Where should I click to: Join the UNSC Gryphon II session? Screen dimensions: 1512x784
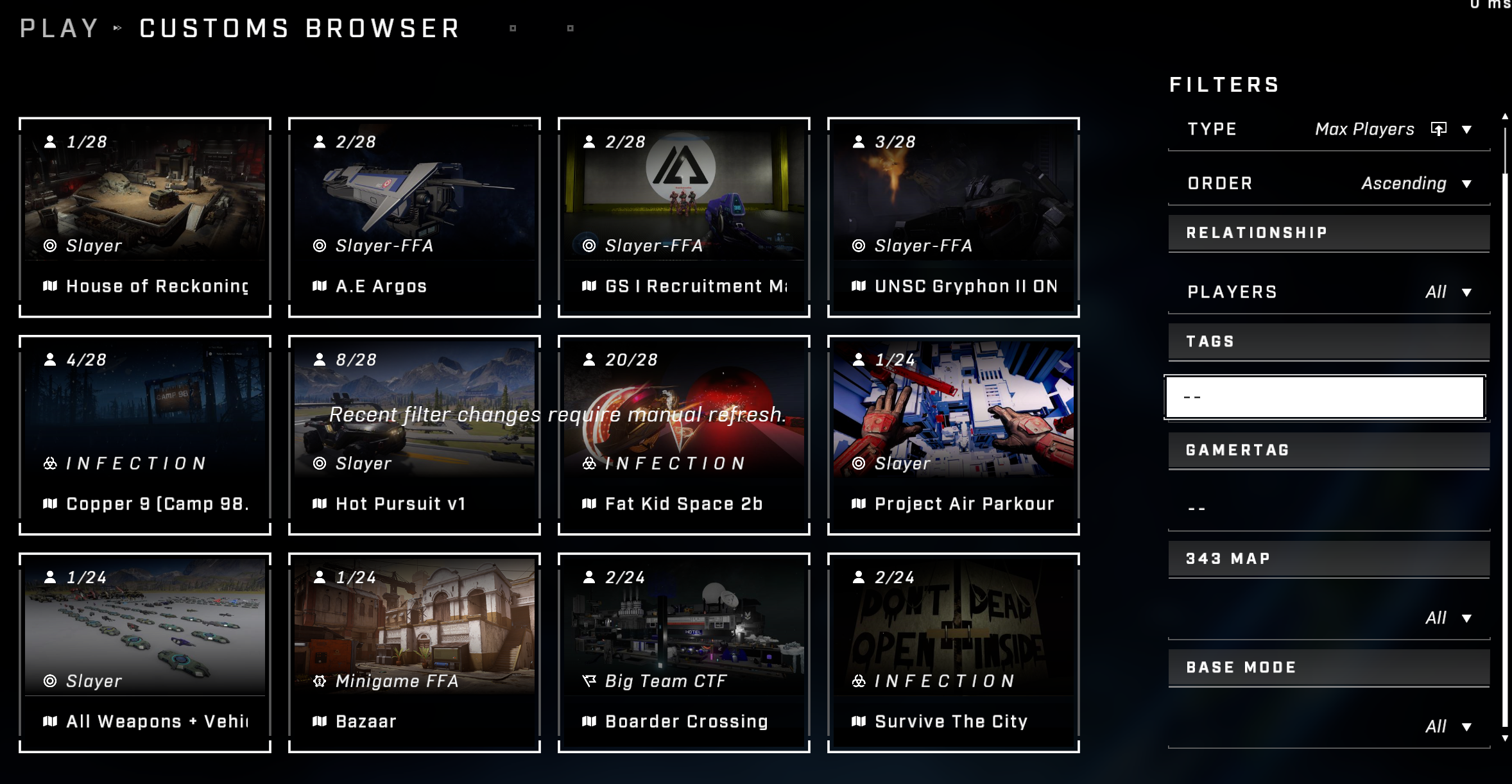click(x=954, y=217)
